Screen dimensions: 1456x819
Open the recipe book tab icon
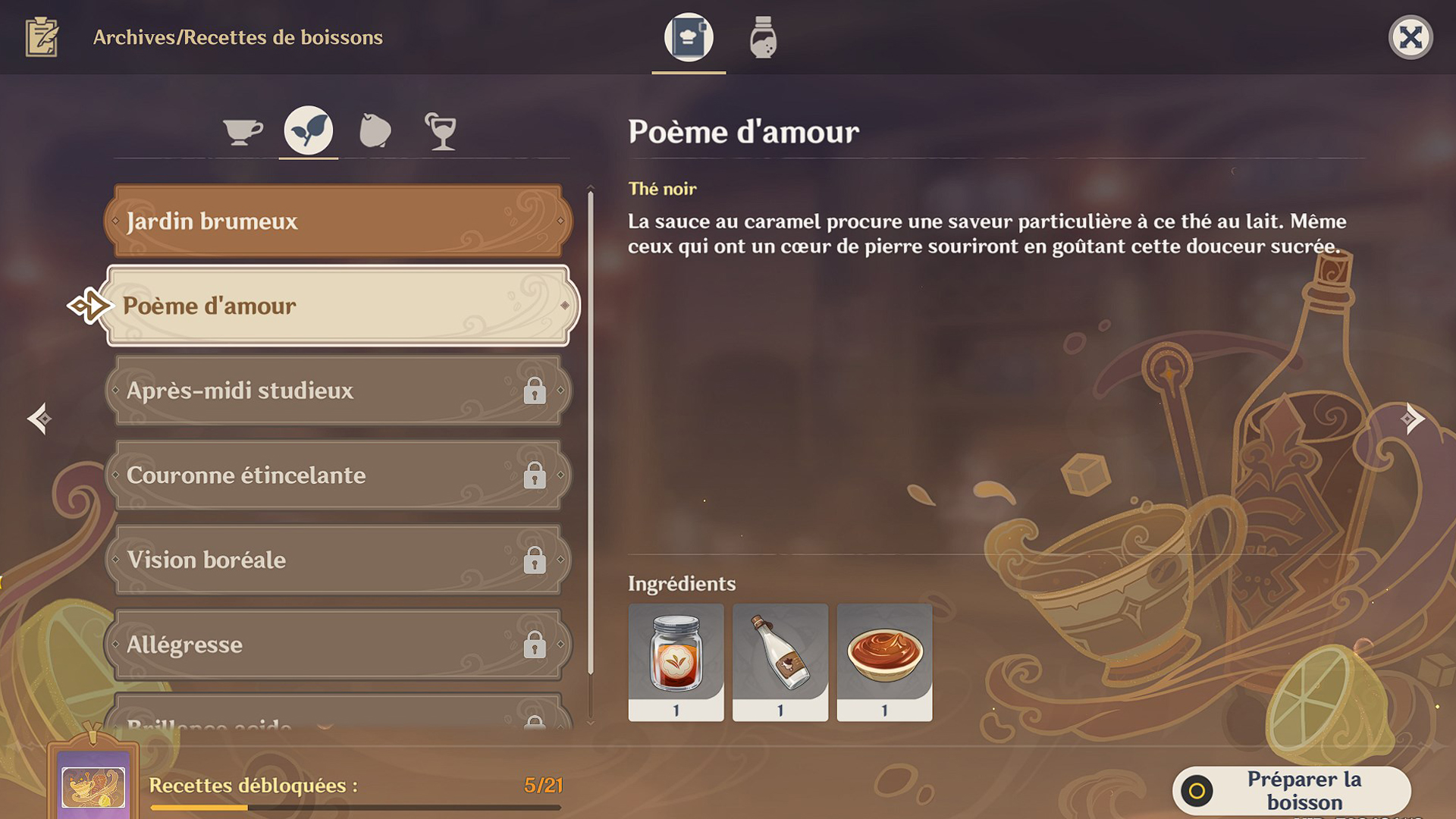(x=687, y=38)
